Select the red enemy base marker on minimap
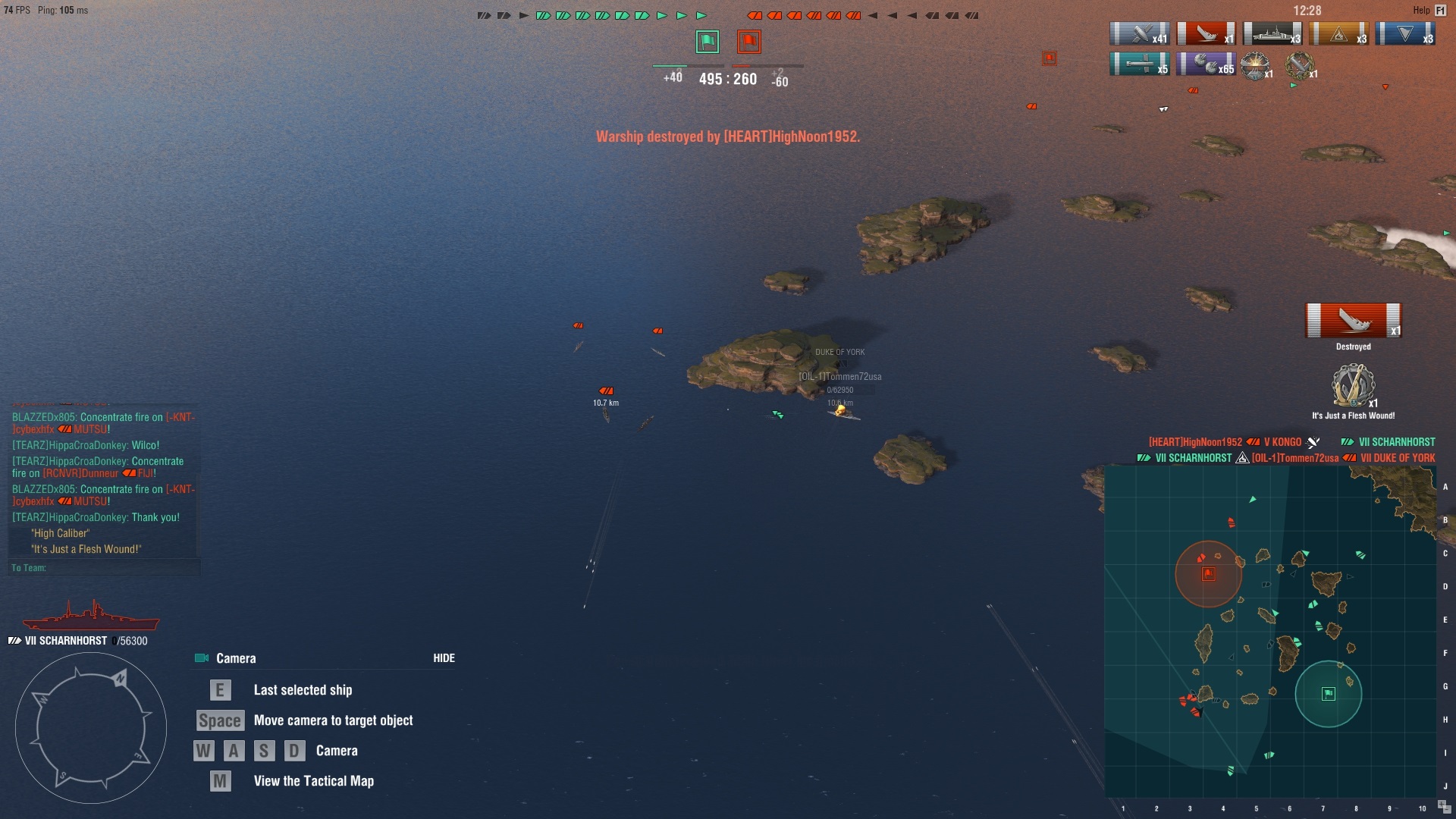The width and height of the screenshot is (1456, 819). 1208,574
